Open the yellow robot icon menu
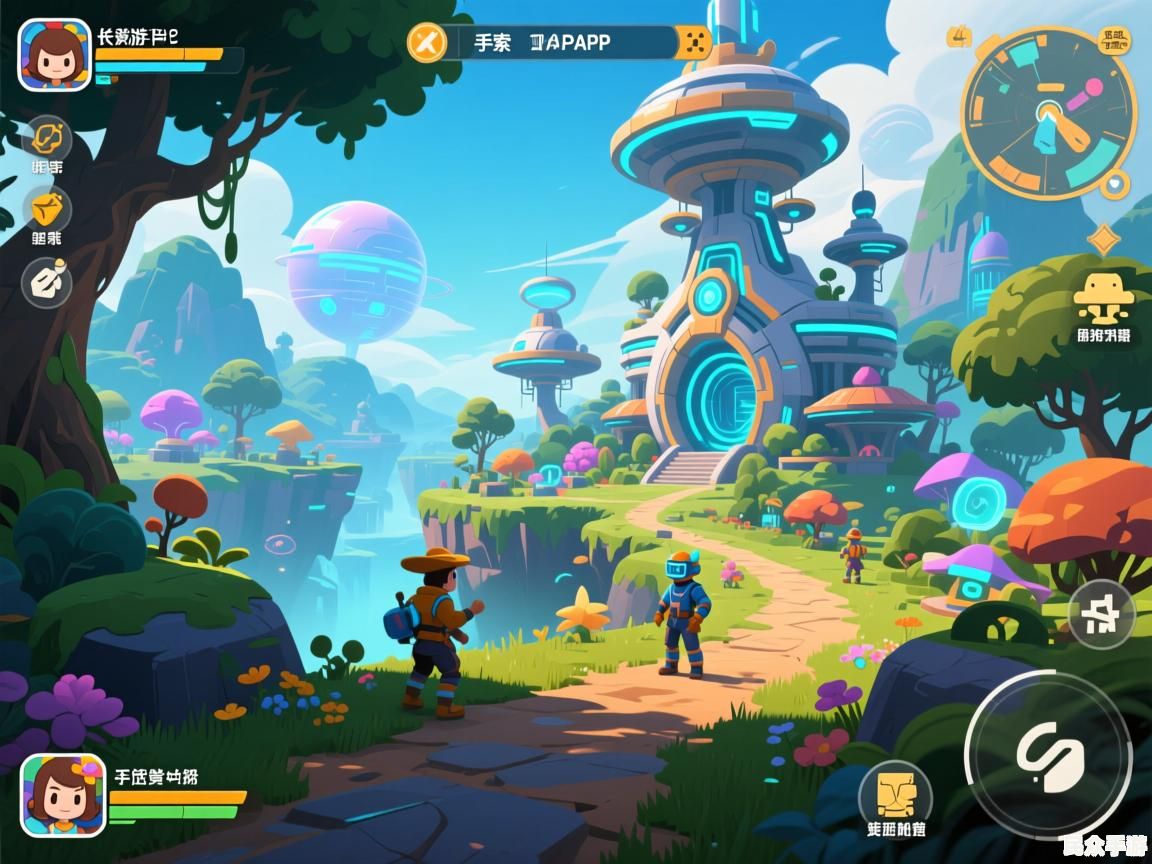The image size is (1152, 864). (x=1104, y=296)
